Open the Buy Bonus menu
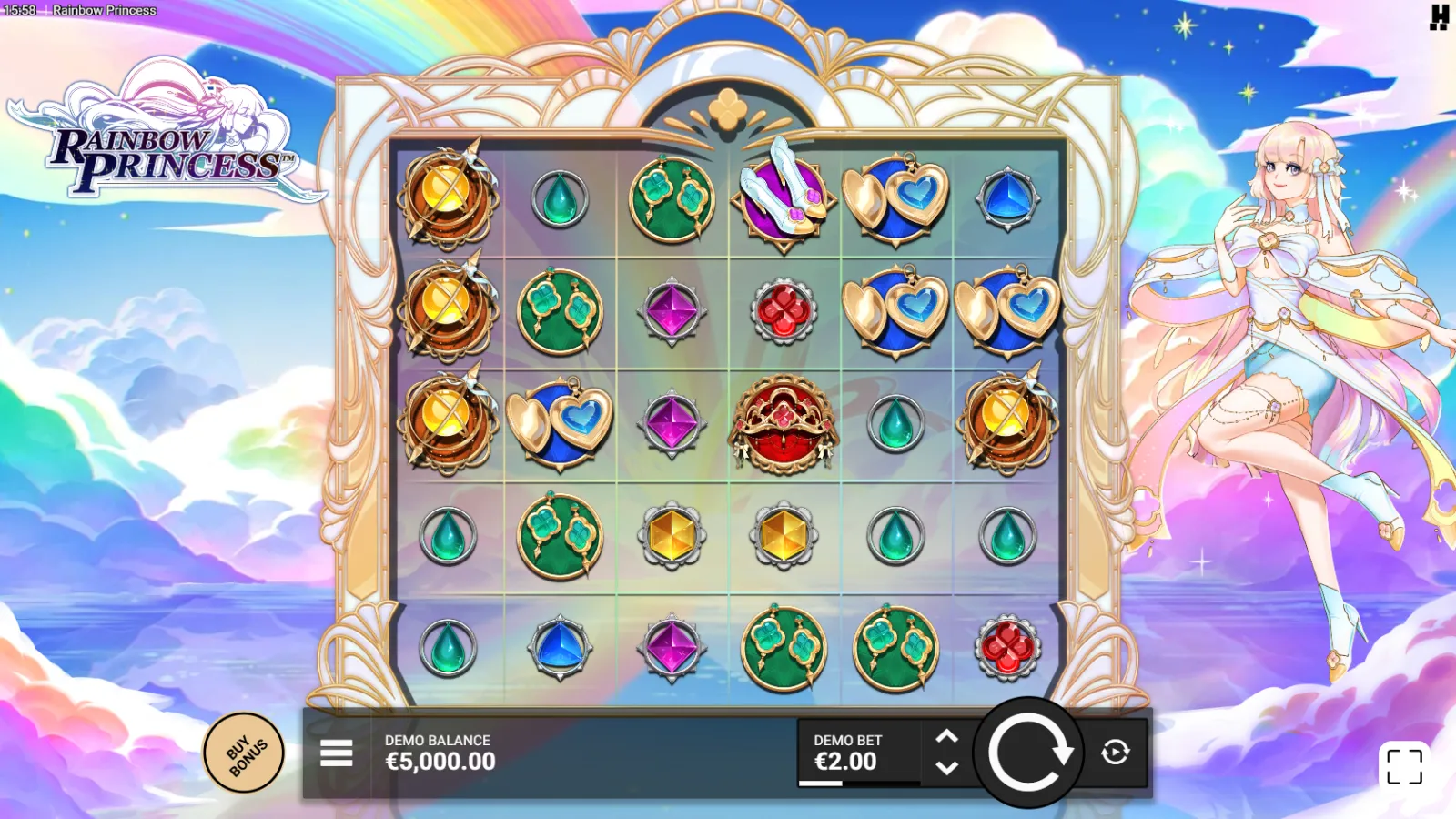 tap(244, 753)
